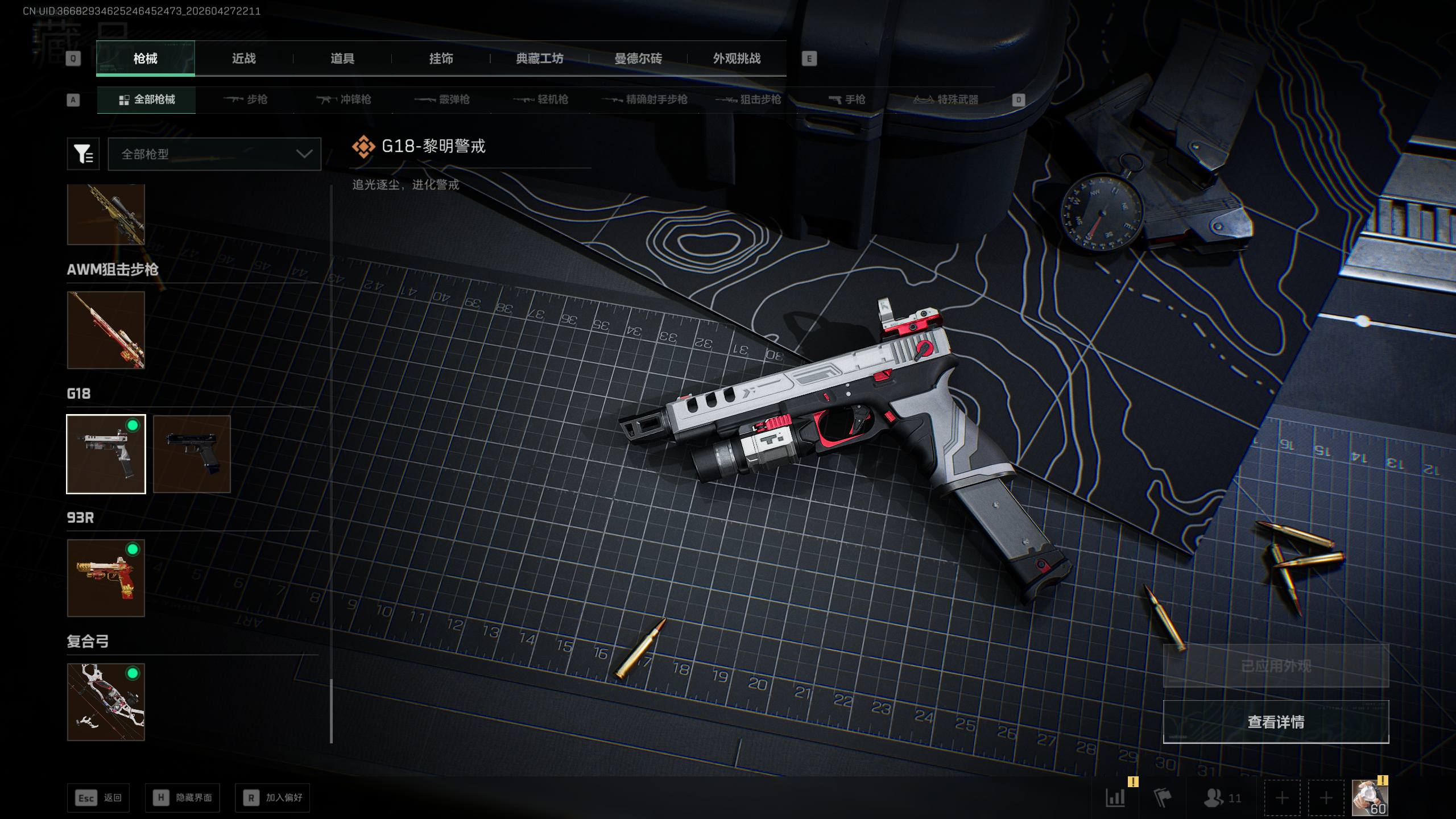Switch to the 曼德尔砖 tab

[x=638, y=59]
